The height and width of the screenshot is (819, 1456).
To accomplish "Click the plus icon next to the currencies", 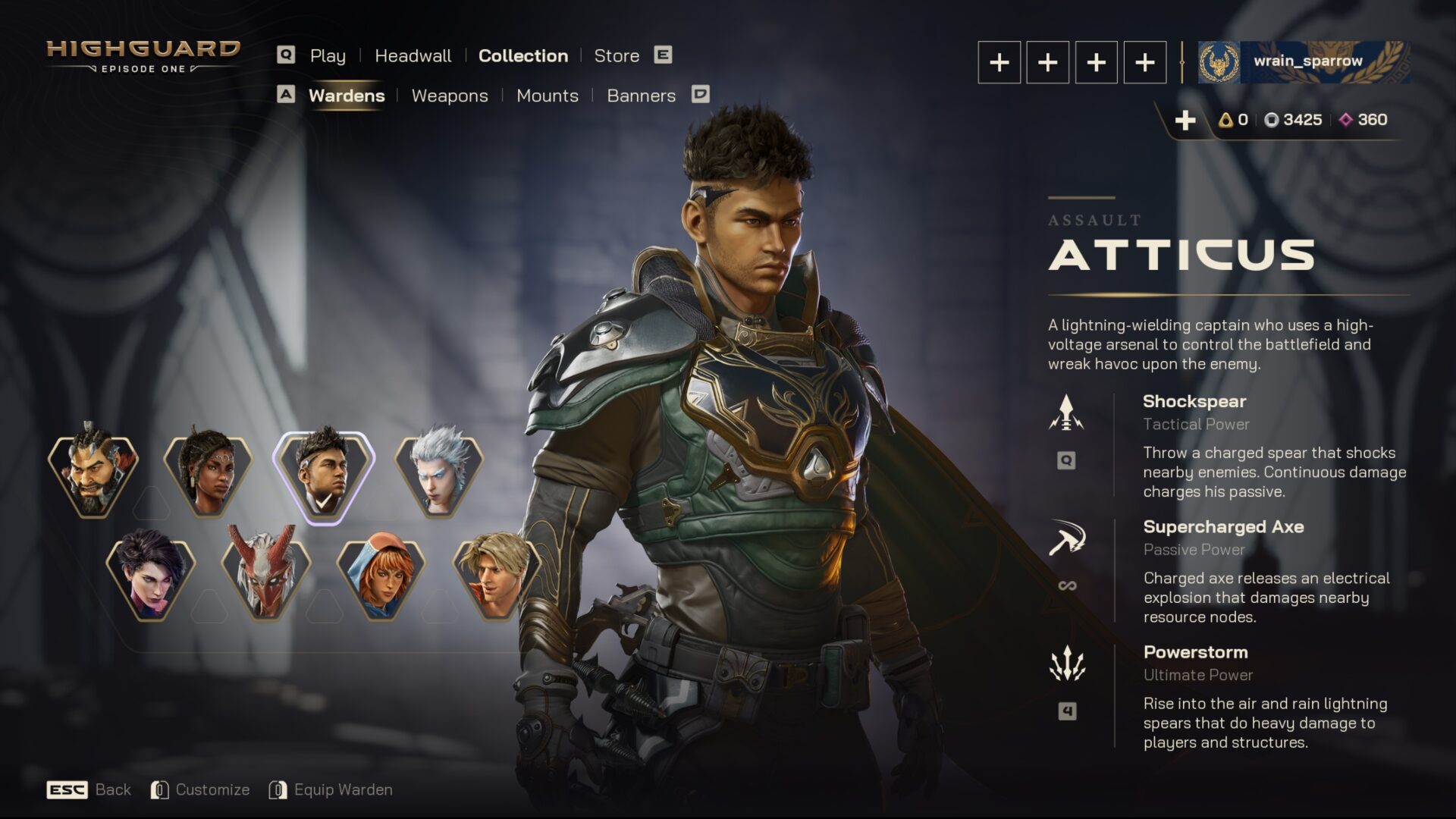I will pyautogui.click(x=1185, y=119).
